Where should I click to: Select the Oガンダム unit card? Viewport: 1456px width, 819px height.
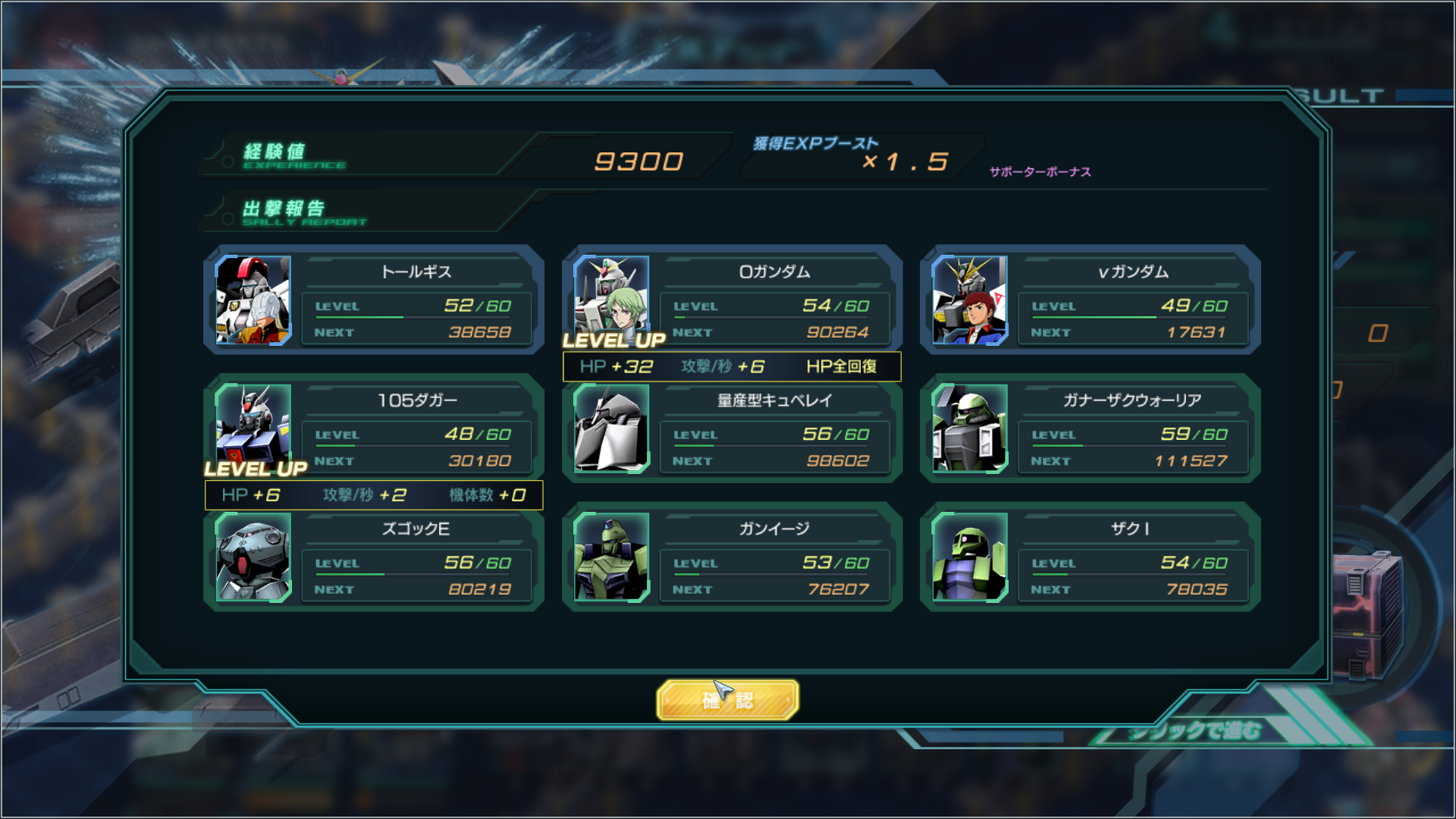coord(732,300)
